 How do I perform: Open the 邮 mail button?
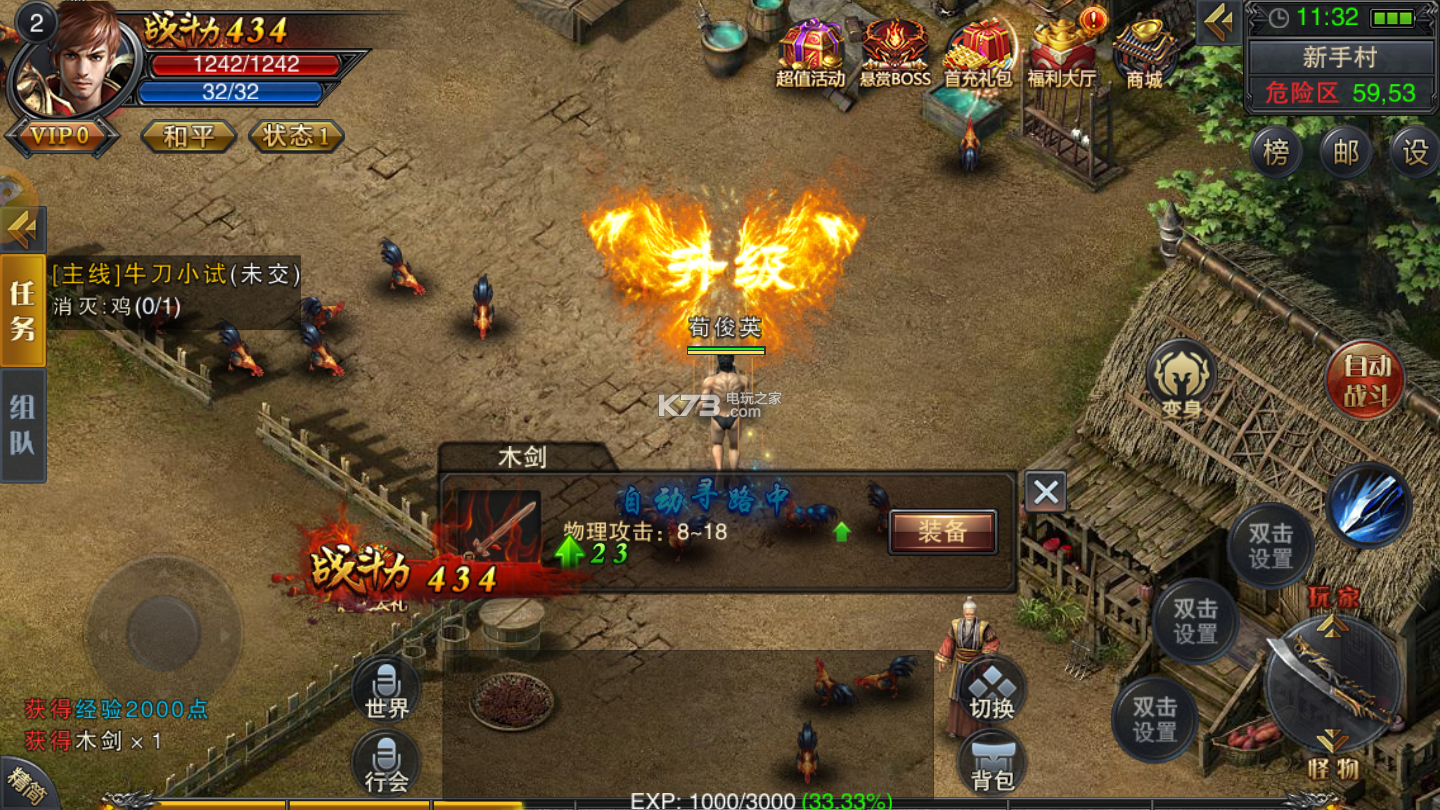1346,153
